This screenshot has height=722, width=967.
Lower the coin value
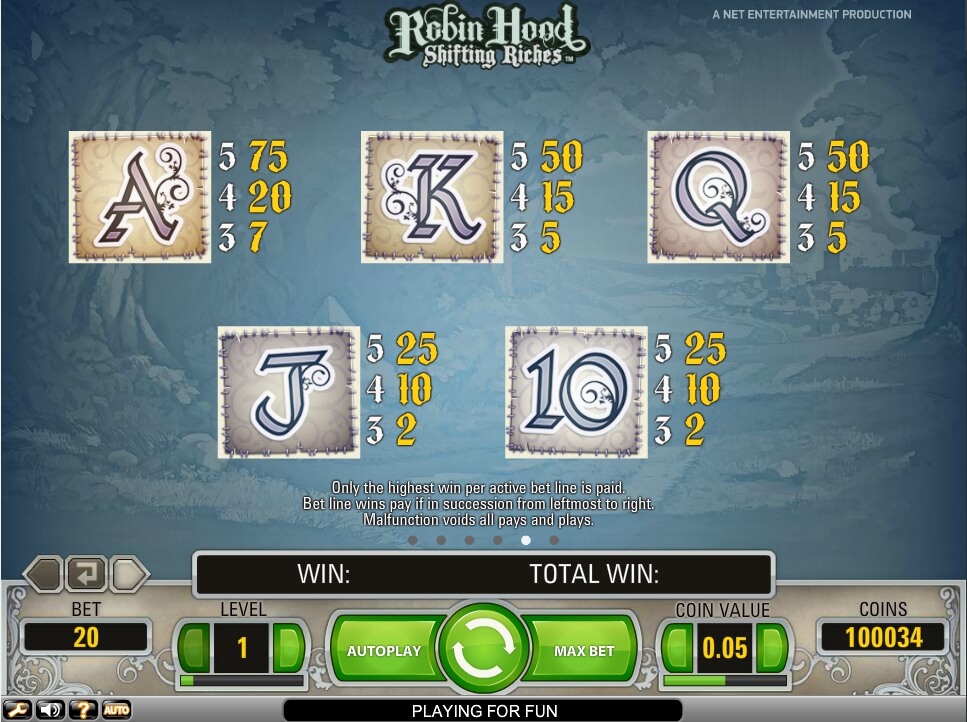pyautogui.click(x=677, y=648)
